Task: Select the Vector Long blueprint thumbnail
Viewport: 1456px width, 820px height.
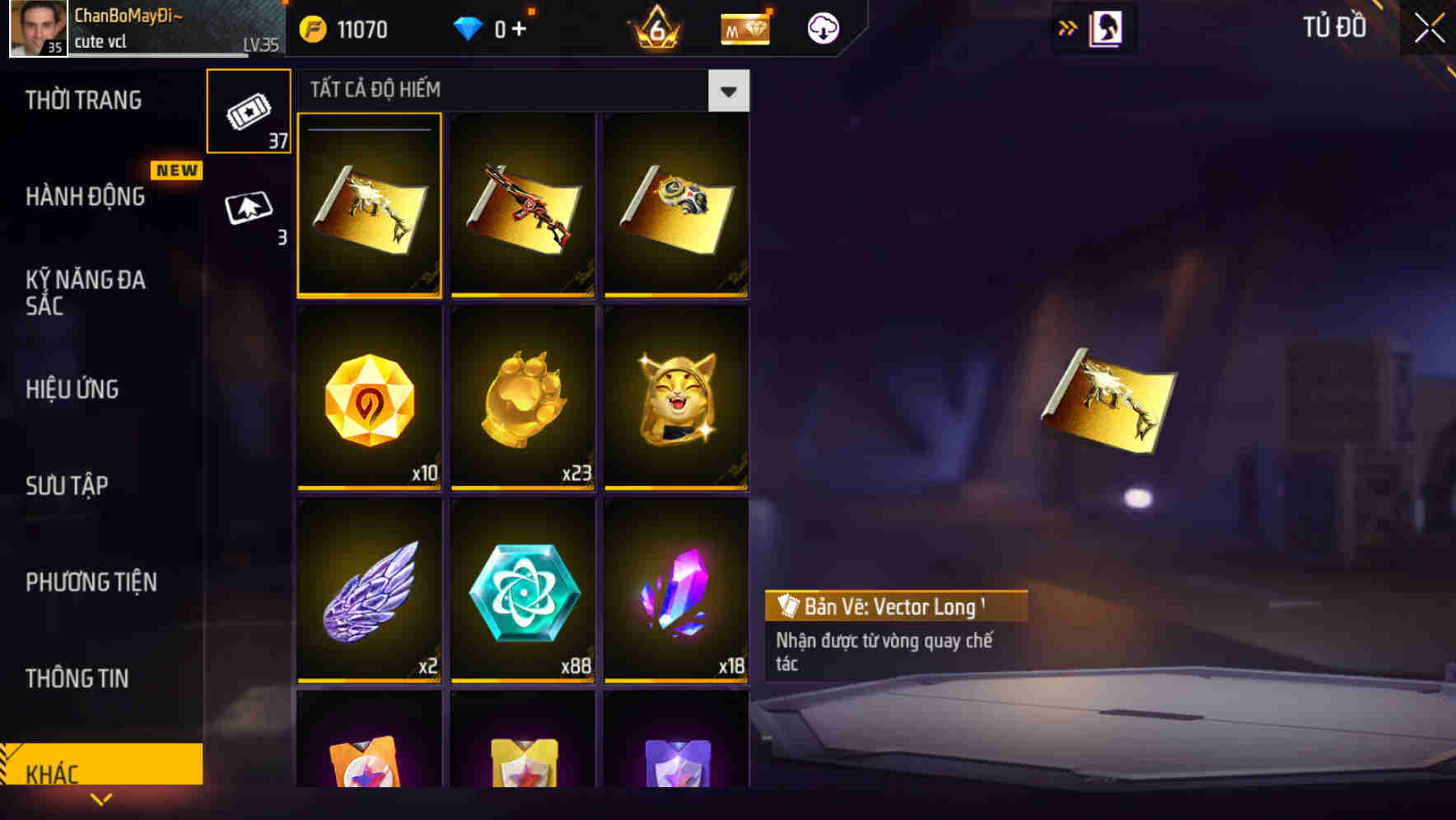Action: pyautogui.click(x=369, y=206)
